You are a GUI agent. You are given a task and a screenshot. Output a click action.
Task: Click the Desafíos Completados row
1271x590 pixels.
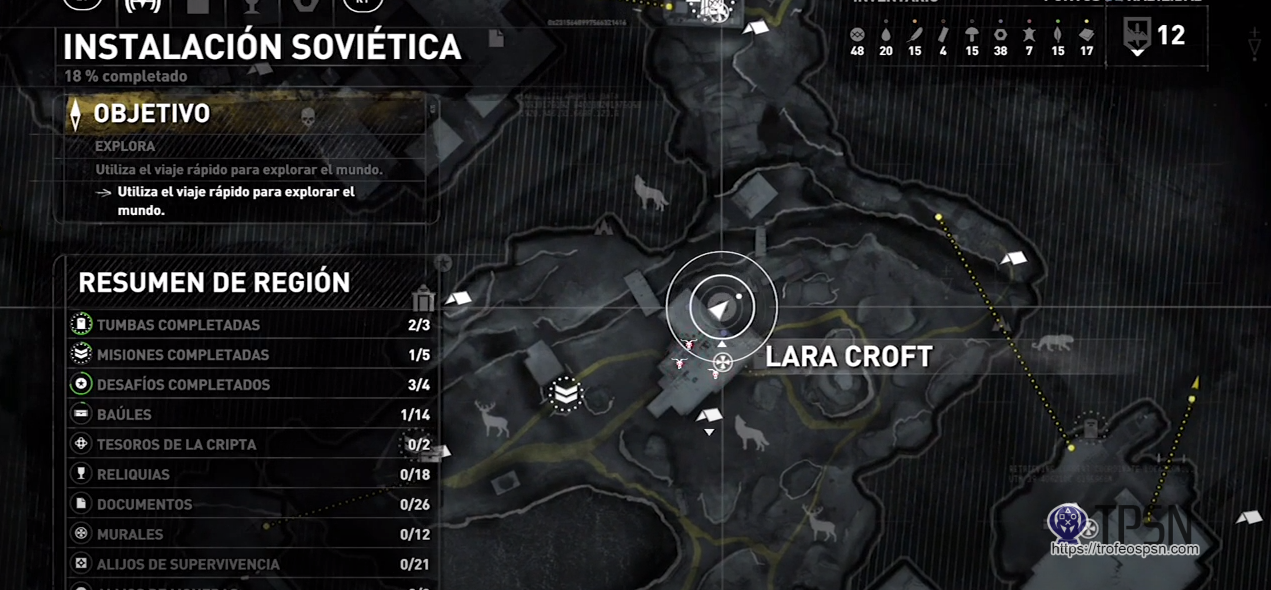click(x=250, y=385)
